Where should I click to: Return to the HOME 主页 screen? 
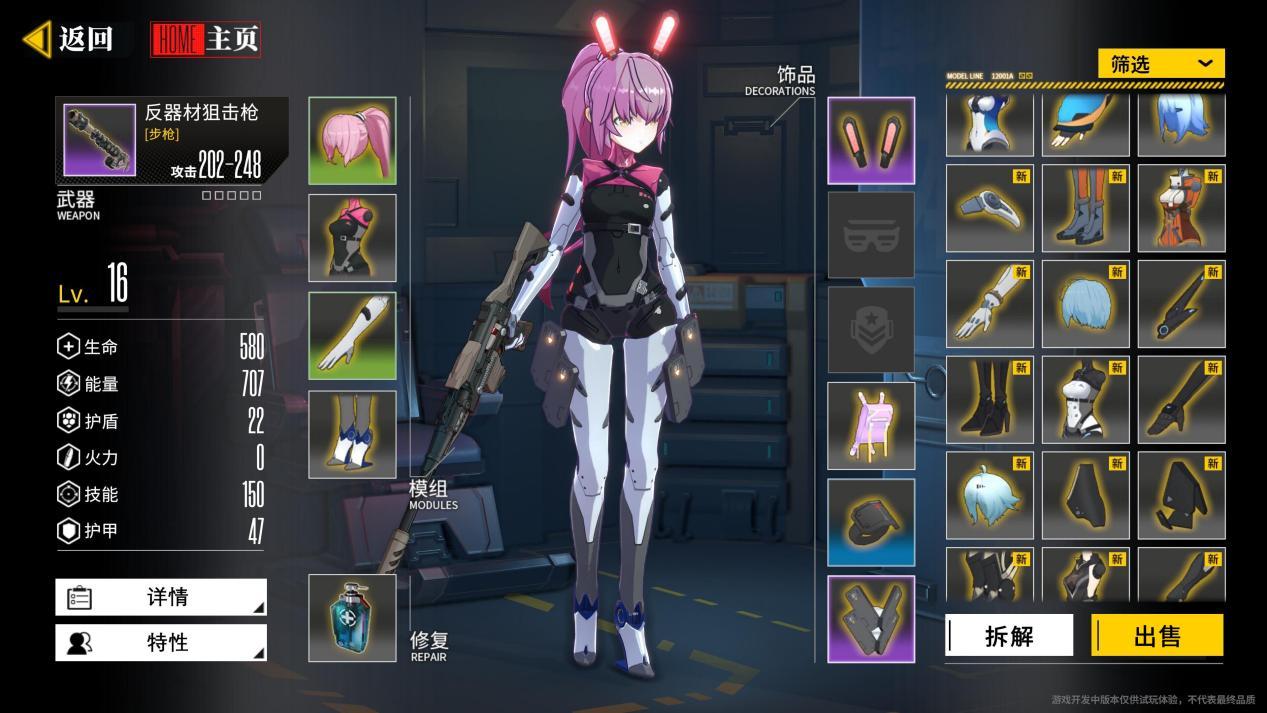click(x=206, y=39)
